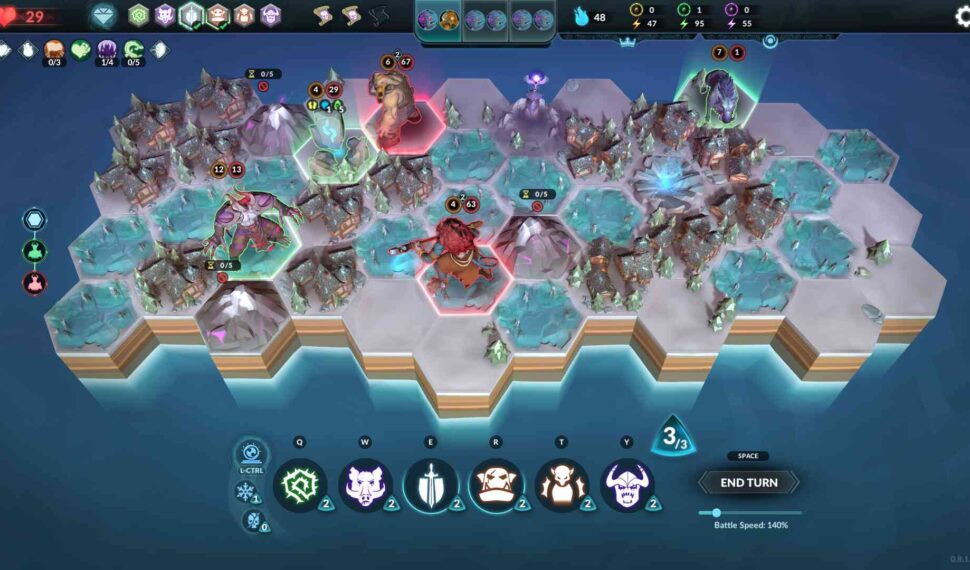Activate the snowflake spell in the bottom bar
Viewport: 970px width, 570px height.
pos(244,491)
